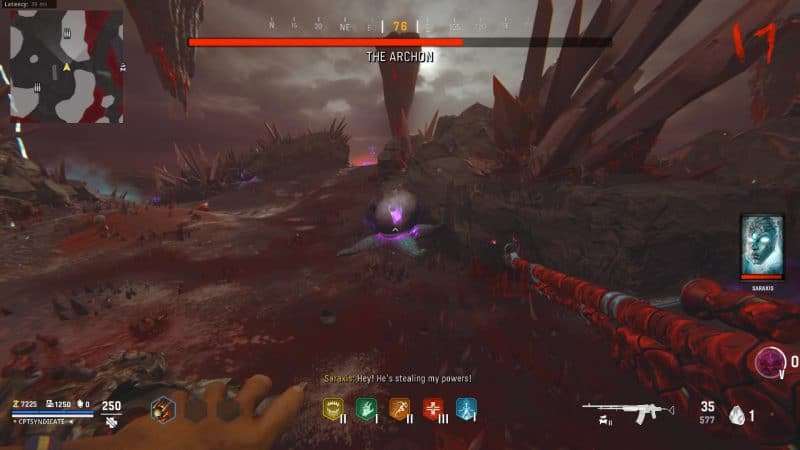This screenshot has width=800, height=450.
Task: Select the red cross perk icon
Action: [x=432, y=407]
